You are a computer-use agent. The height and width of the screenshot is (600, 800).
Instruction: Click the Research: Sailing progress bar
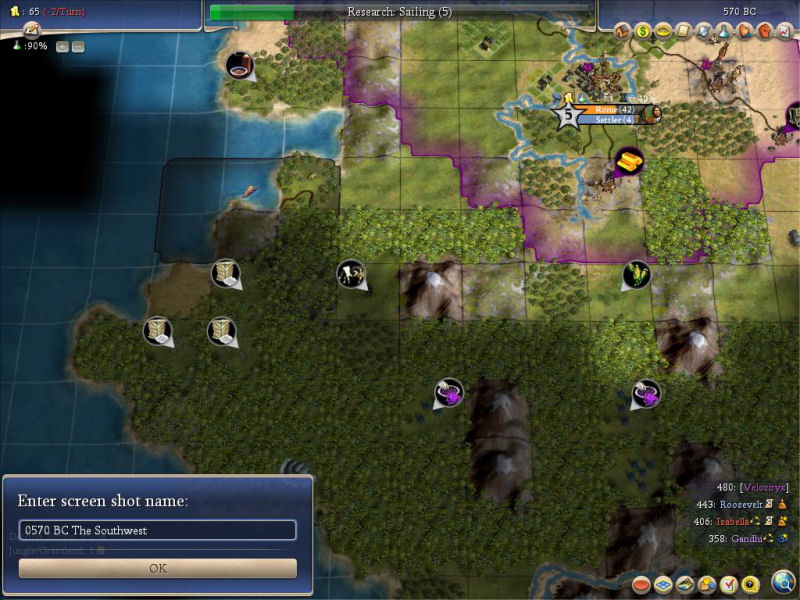tap(399, 12)
